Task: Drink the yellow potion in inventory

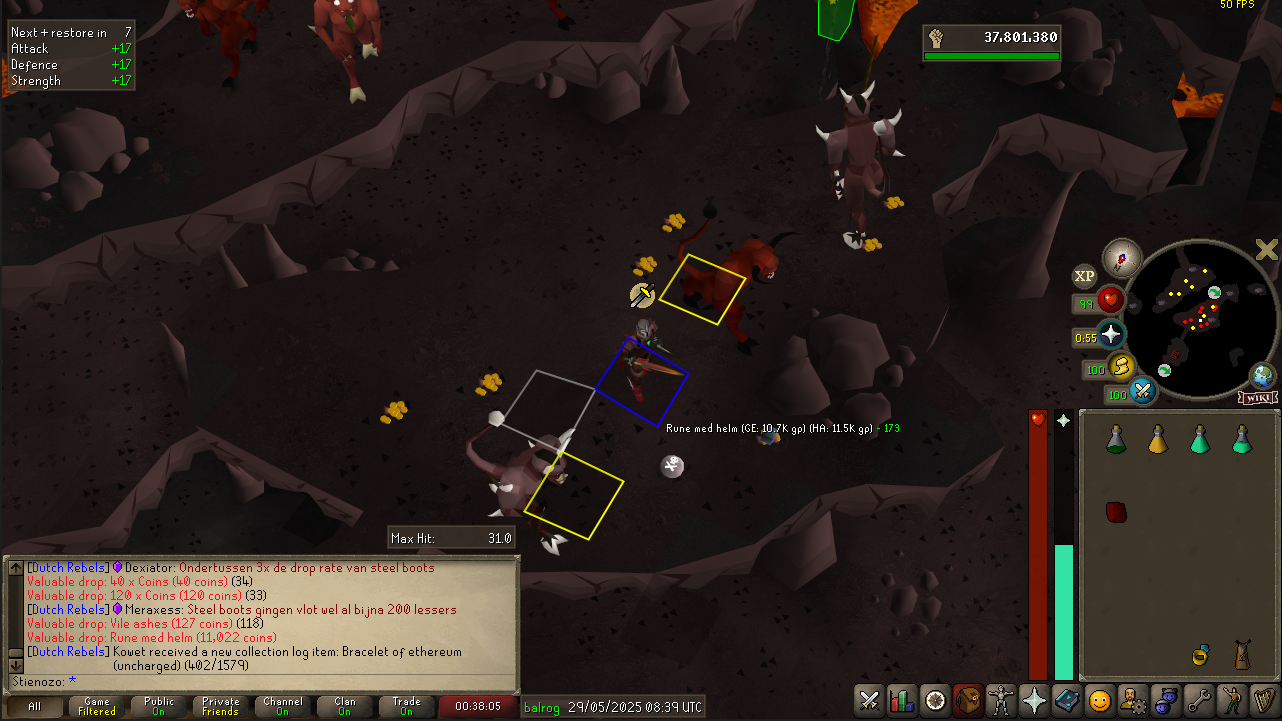Action: pyautogui.click(x=1158, y=438)
